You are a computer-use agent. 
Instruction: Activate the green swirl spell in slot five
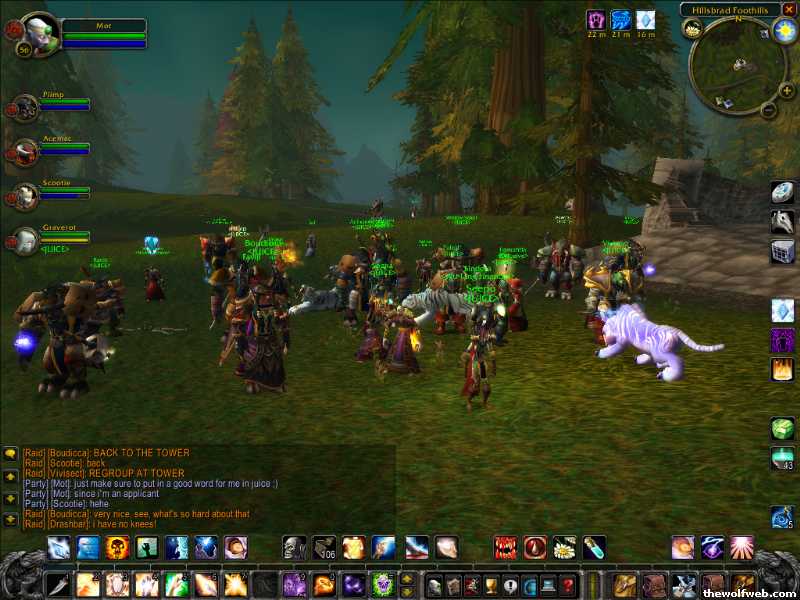click(x=176, y=584)
